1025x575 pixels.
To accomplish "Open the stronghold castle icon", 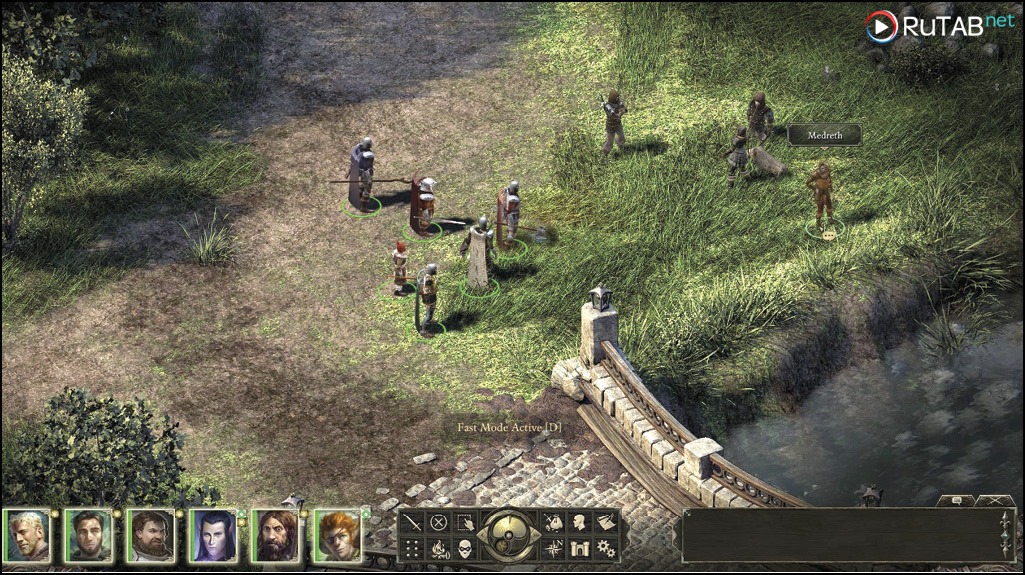I will pos(578,548).
